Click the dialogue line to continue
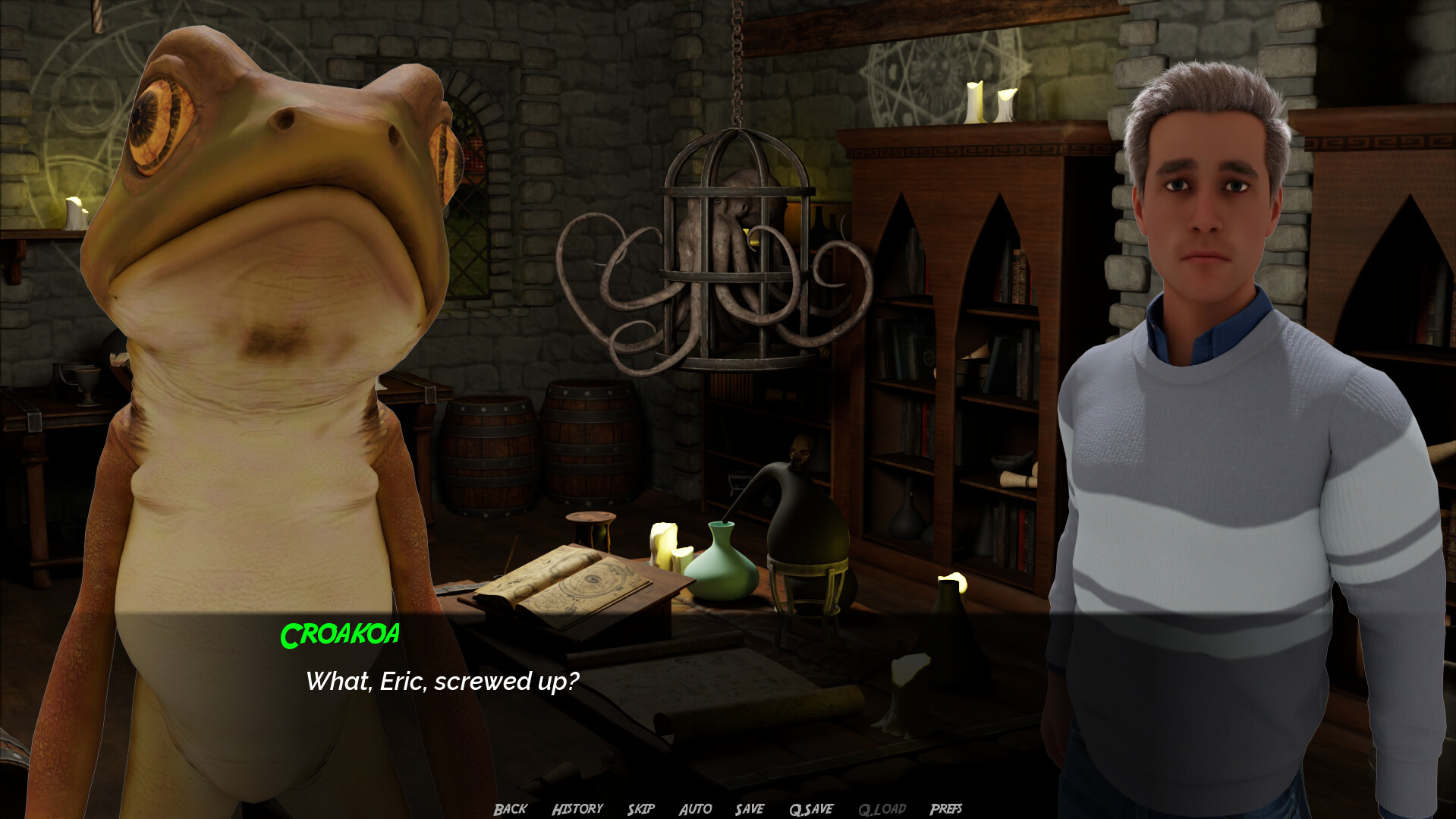The image size is (1456, 819). 442,682
